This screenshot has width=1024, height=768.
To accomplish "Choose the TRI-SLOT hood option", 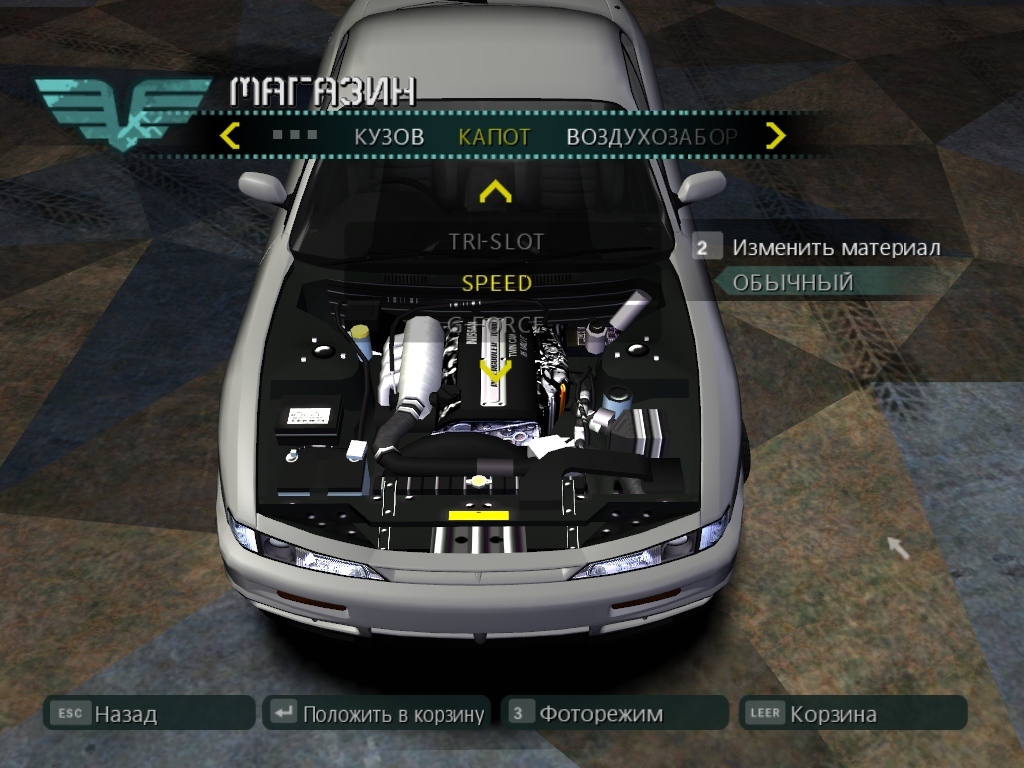I will (x=496, y=242).
